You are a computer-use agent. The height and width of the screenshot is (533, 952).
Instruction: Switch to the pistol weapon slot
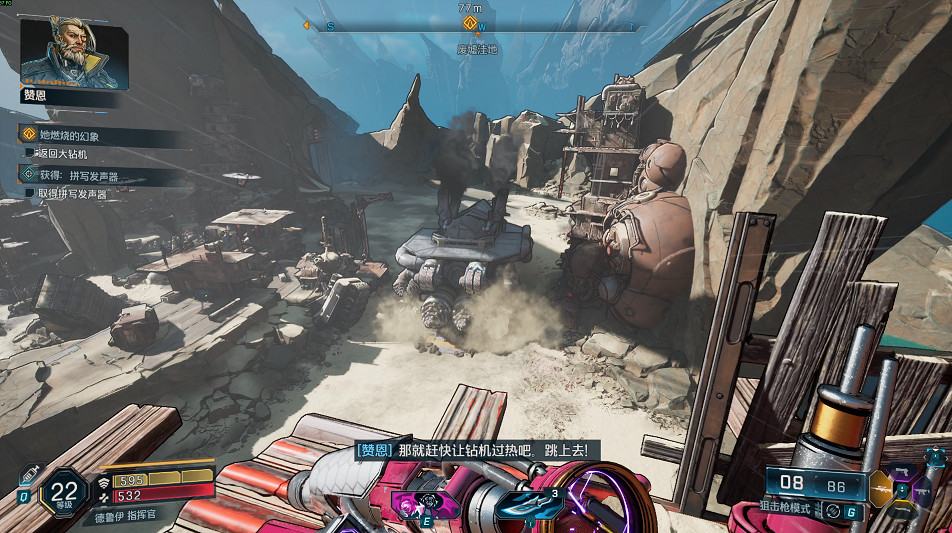click(x=902, y=471)
